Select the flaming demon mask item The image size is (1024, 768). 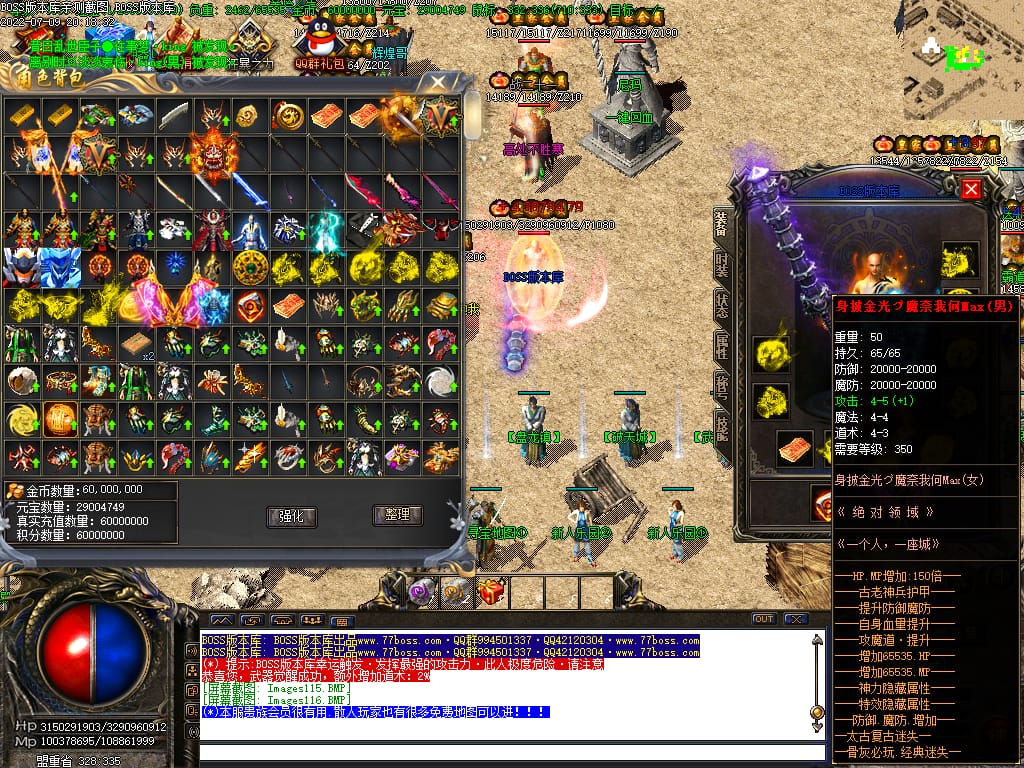click(213, 153)
